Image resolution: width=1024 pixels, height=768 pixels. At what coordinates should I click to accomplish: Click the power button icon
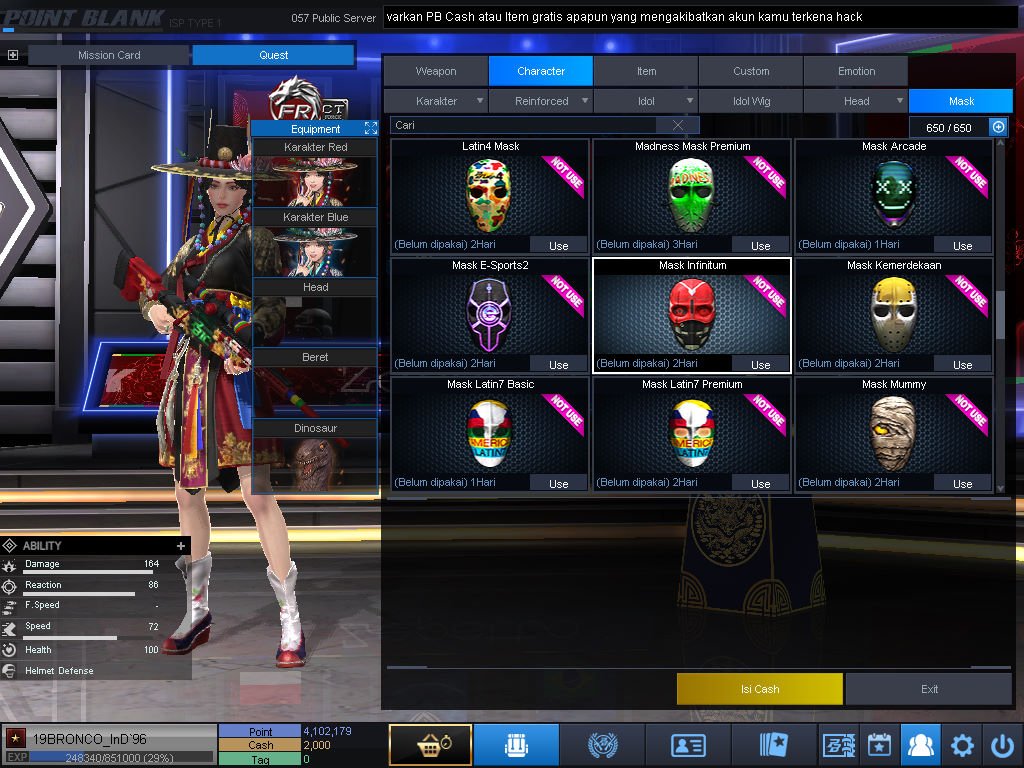click(1002, 745)
